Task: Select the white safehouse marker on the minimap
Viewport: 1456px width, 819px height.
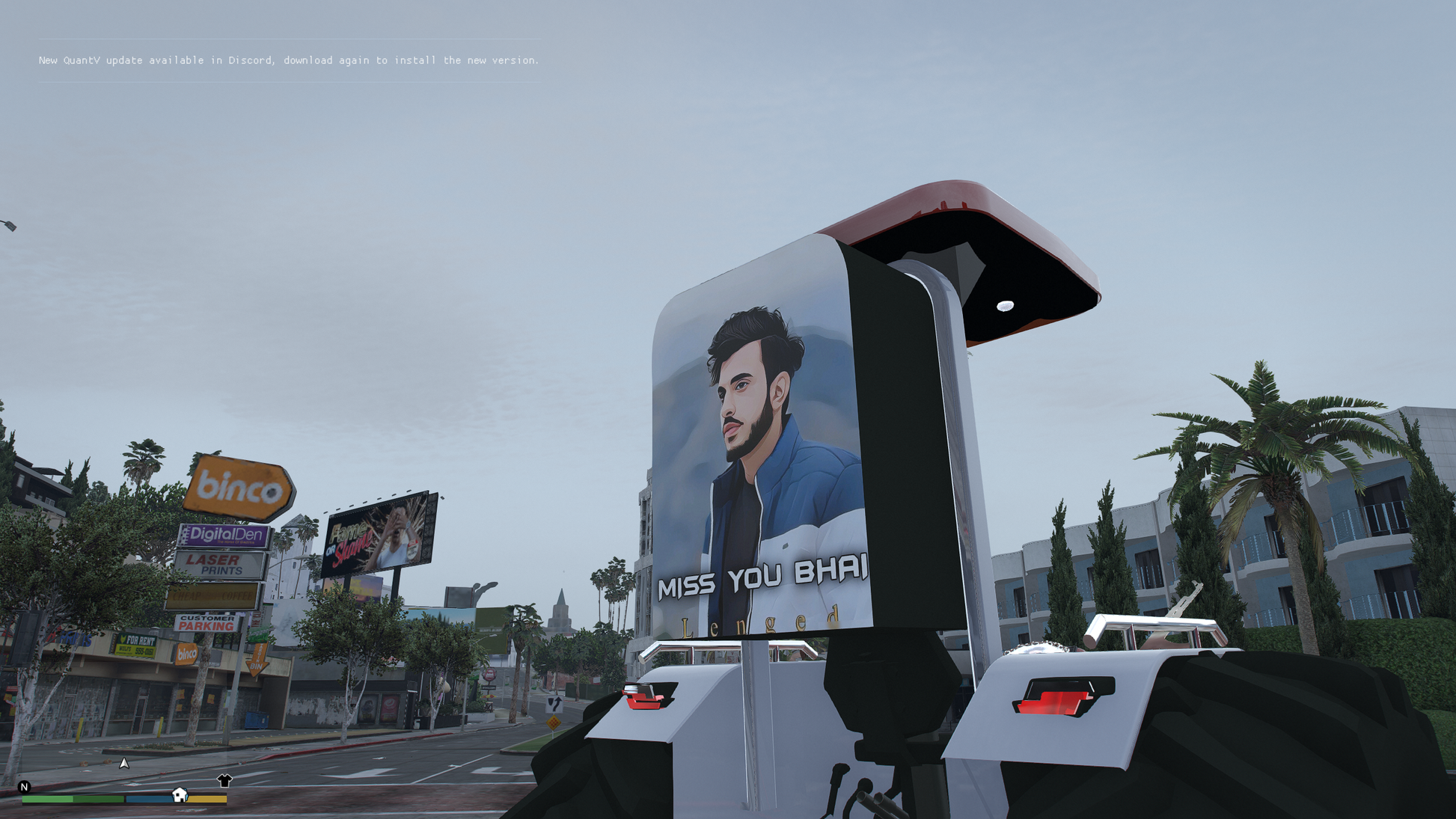Action: (x=180, y=794)
